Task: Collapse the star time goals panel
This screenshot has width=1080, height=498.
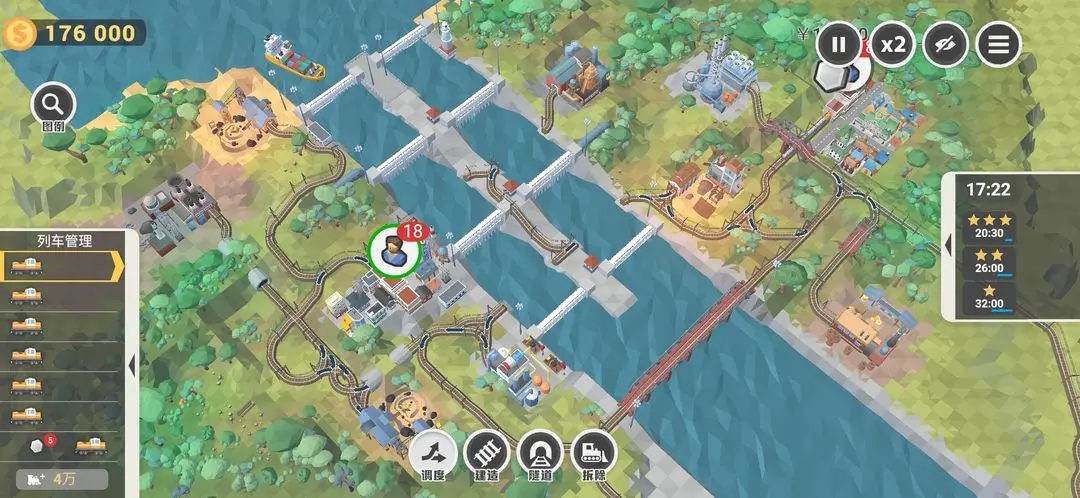Action: click(x=949, y=245)
